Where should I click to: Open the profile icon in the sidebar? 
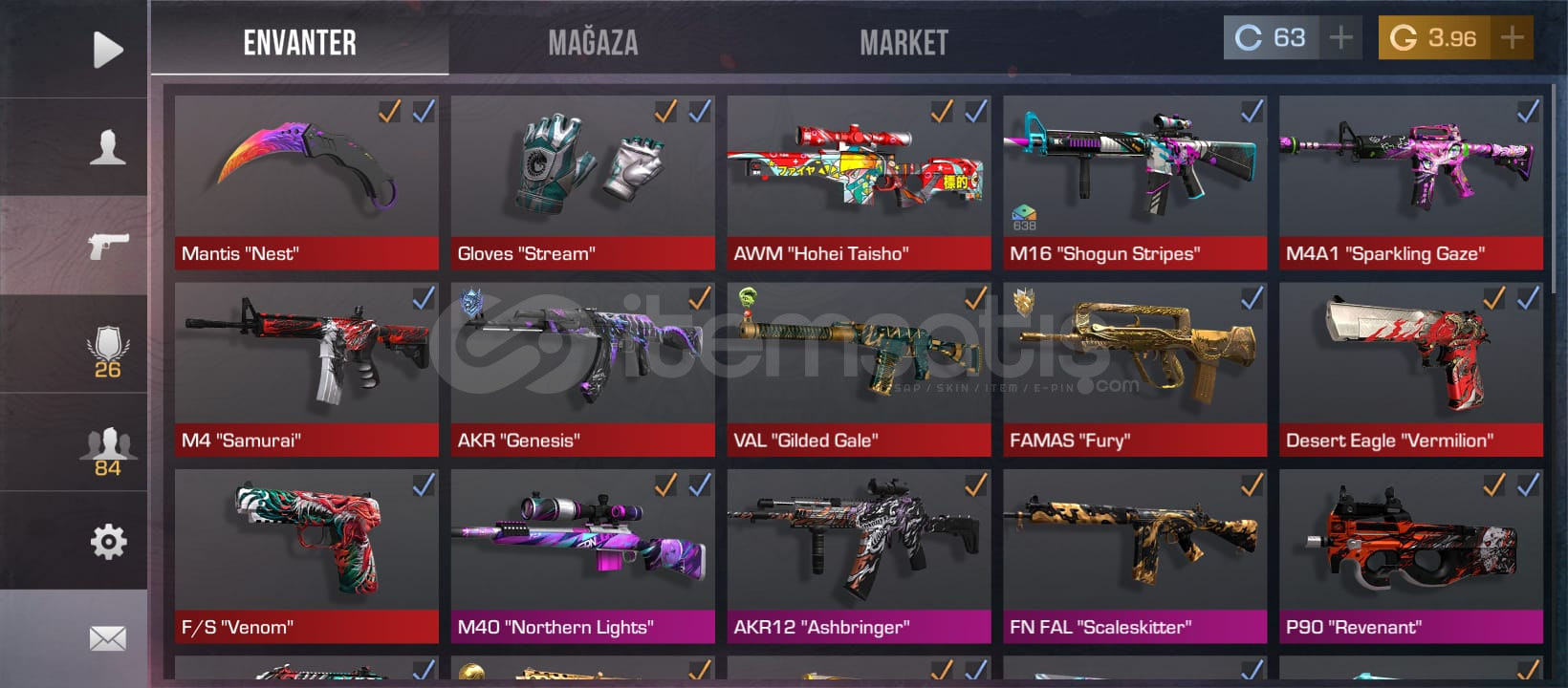coord(108,143)
